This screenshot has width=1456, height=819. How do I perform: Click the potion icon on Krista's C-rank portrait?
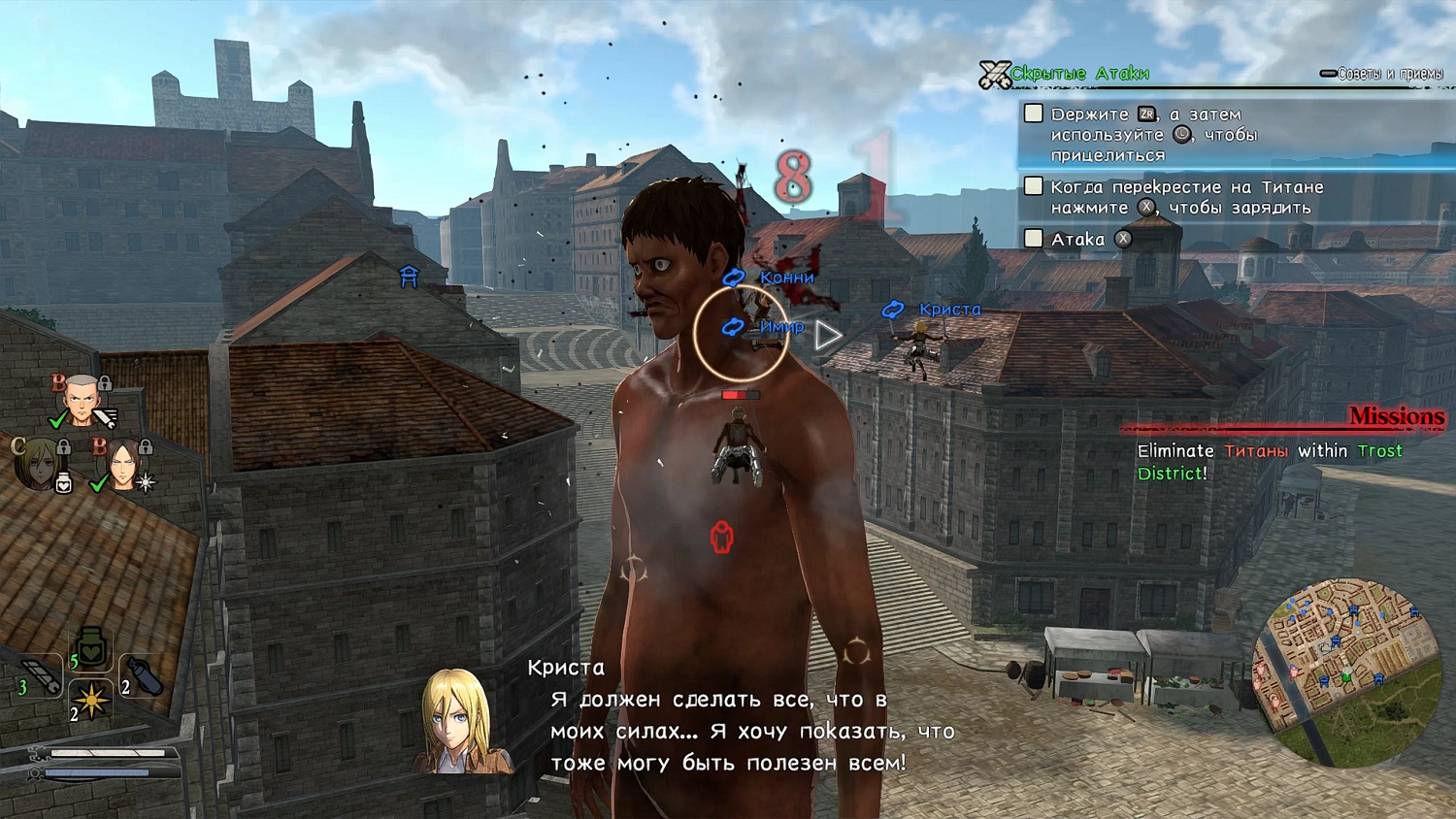coord(64,482)
